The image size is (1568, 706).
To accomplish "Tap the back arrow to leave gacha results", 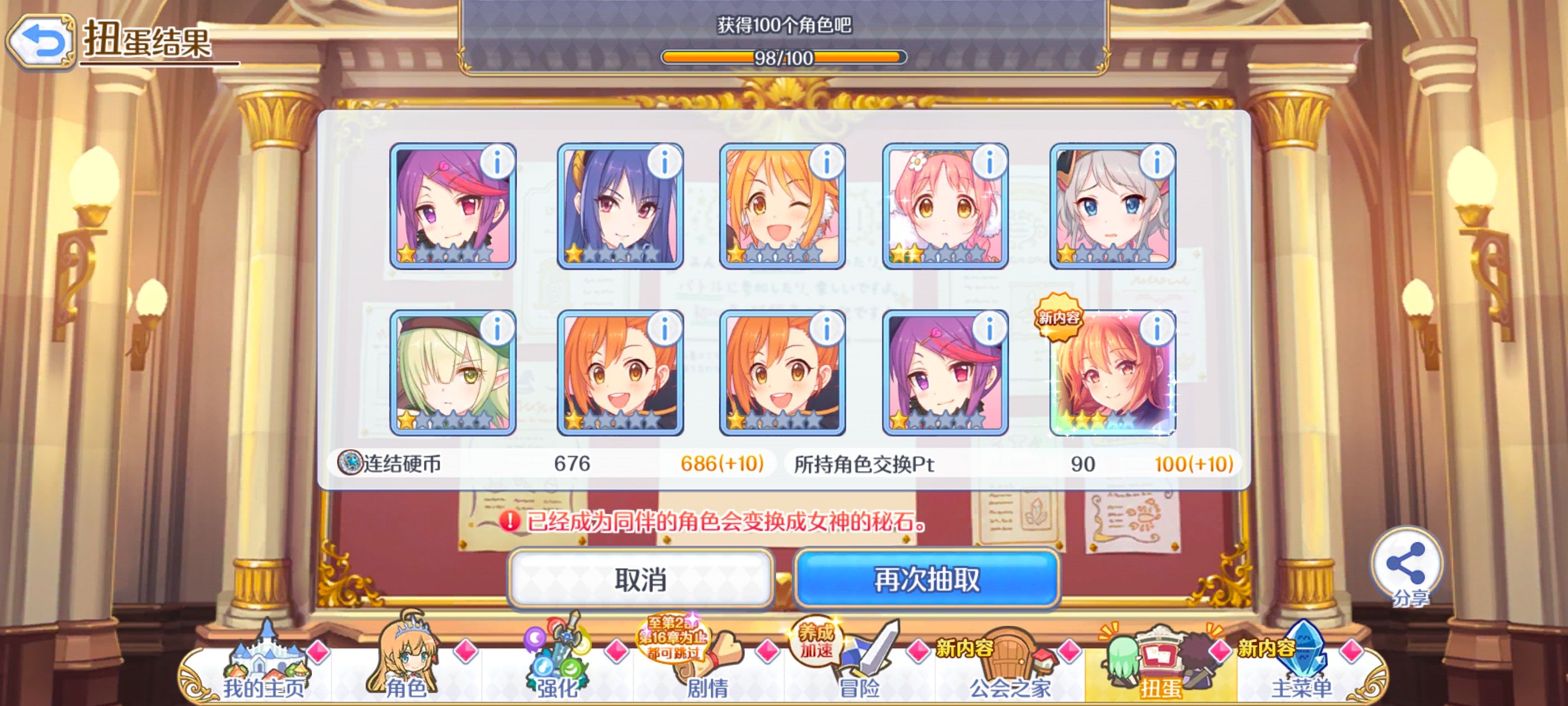I will point(41,39).
